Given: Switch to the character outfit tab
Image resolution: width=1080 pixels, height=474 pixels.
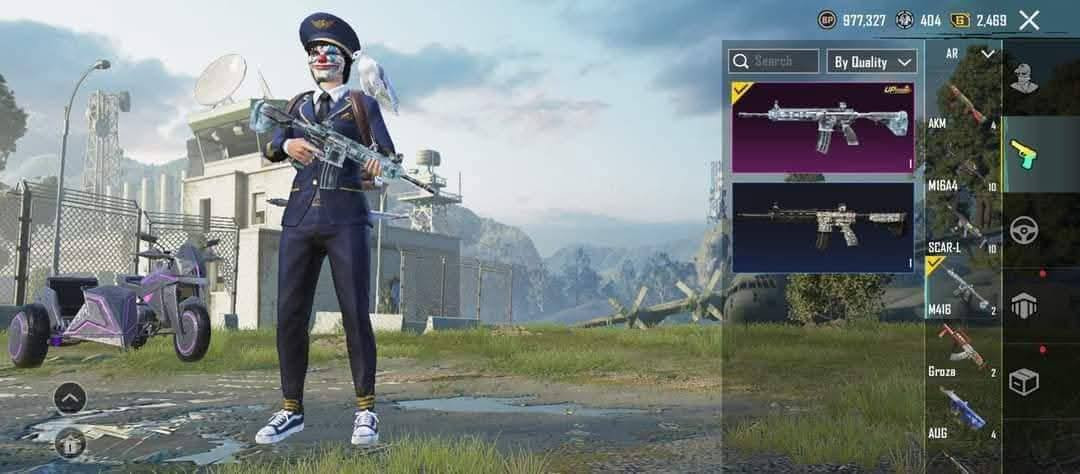Looking at the screenshot, I should click(1024, 79).
